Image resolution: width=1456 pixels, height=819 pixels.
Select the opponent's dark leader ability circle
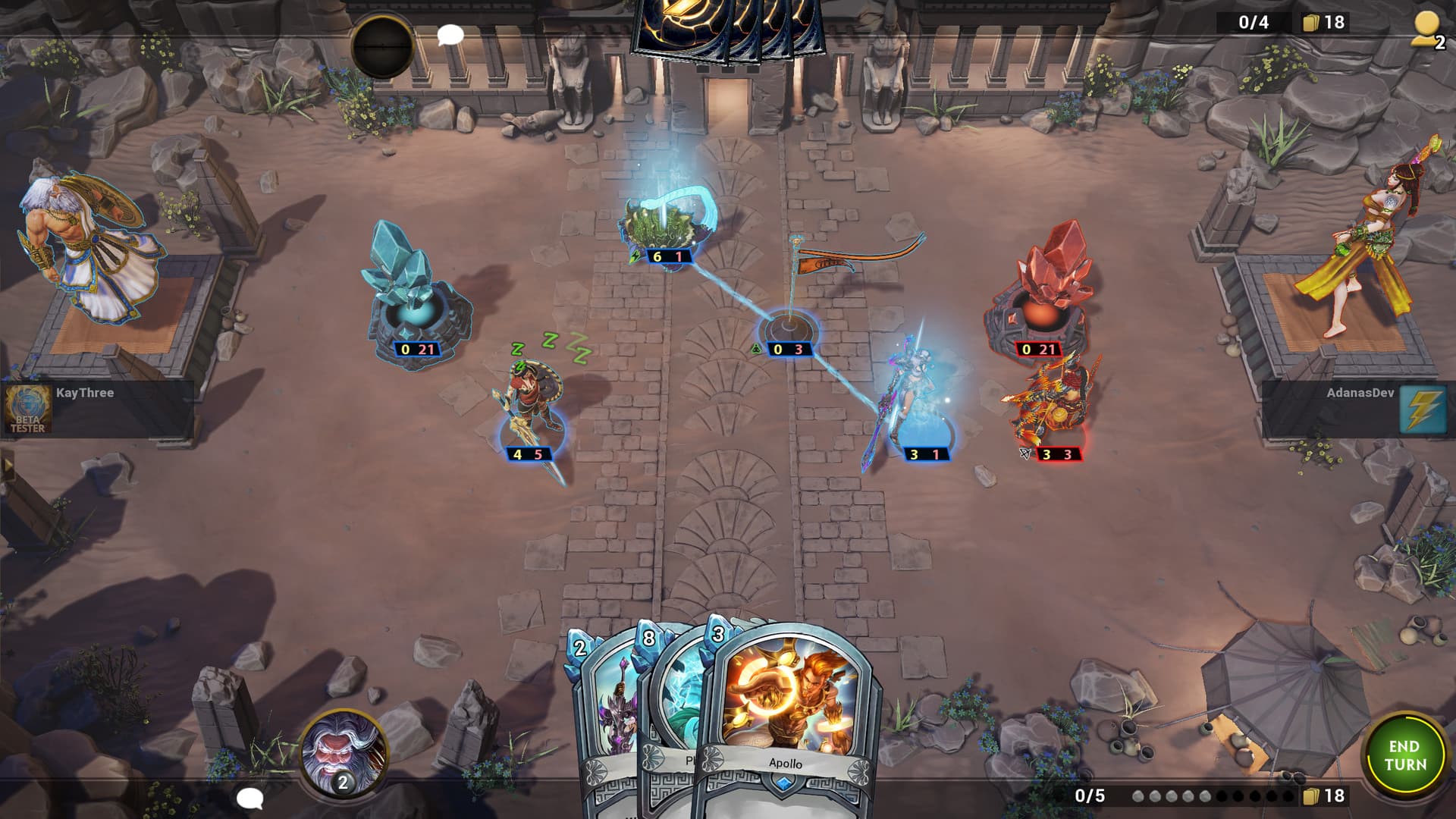click(x=382, y=45)
